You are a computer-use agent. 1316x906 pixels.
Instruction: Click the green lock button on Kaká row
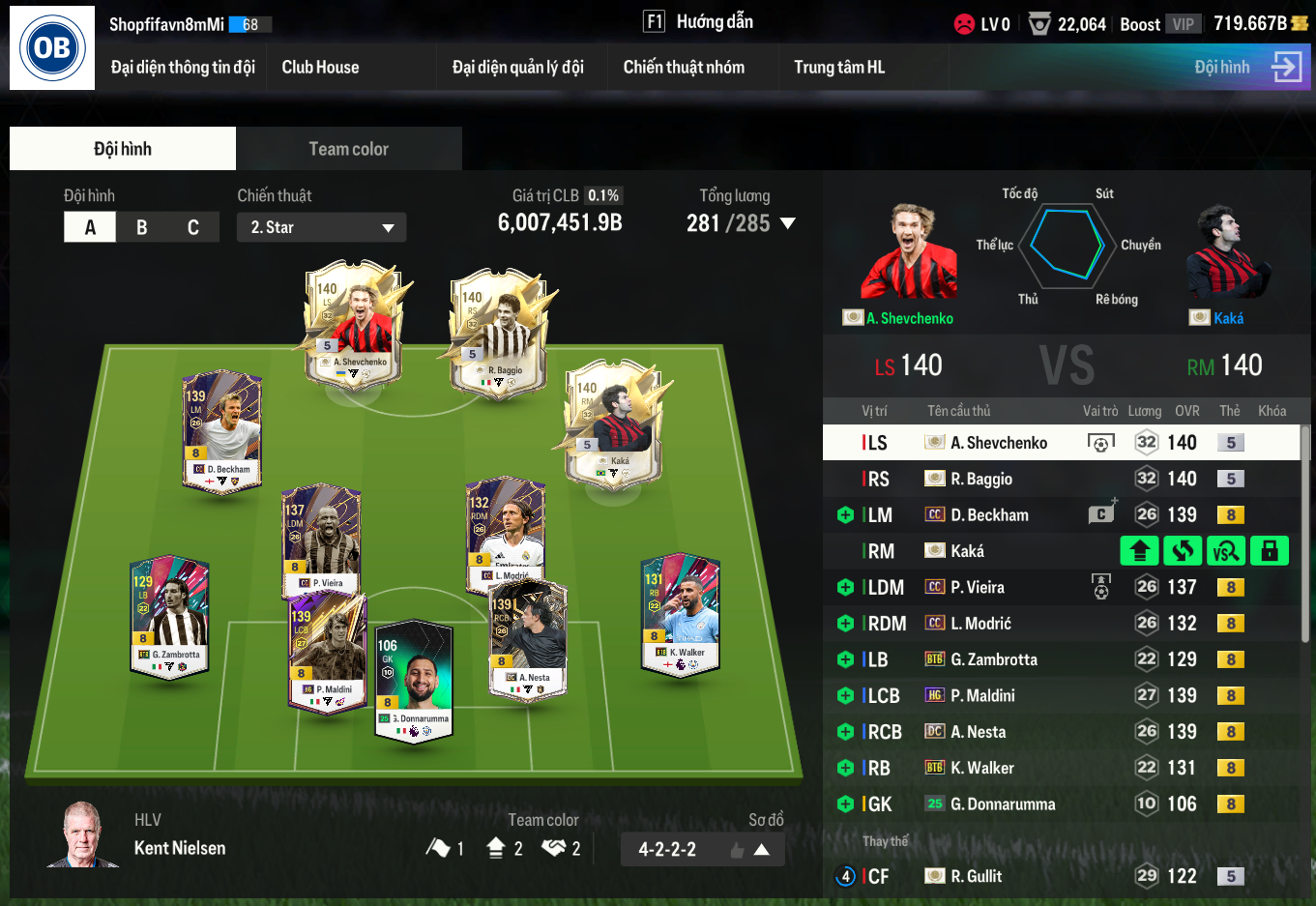pos(1270,551)
